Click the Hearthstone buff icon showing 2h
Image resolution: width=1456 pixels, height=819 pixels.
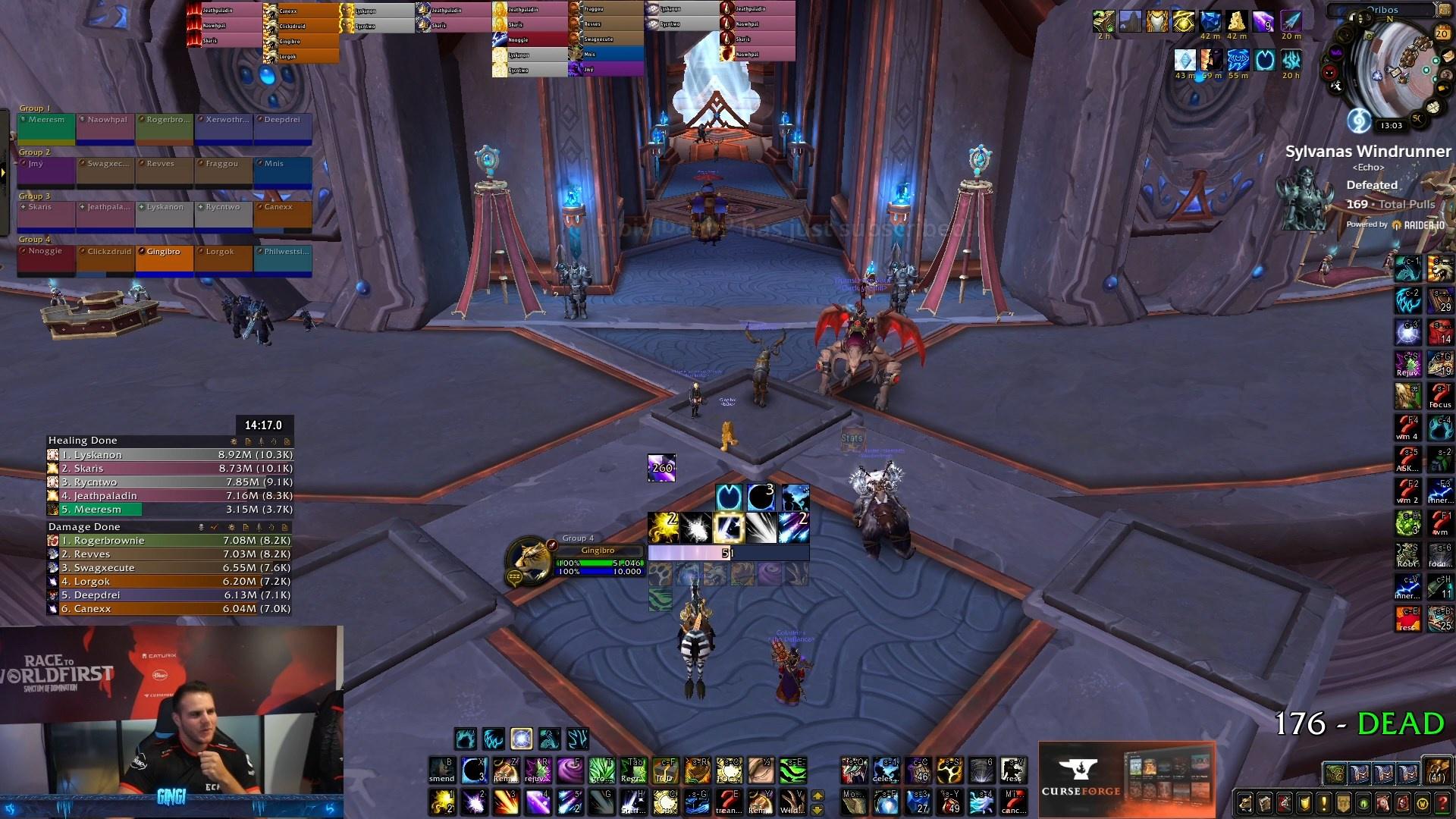pos(1104,21)
